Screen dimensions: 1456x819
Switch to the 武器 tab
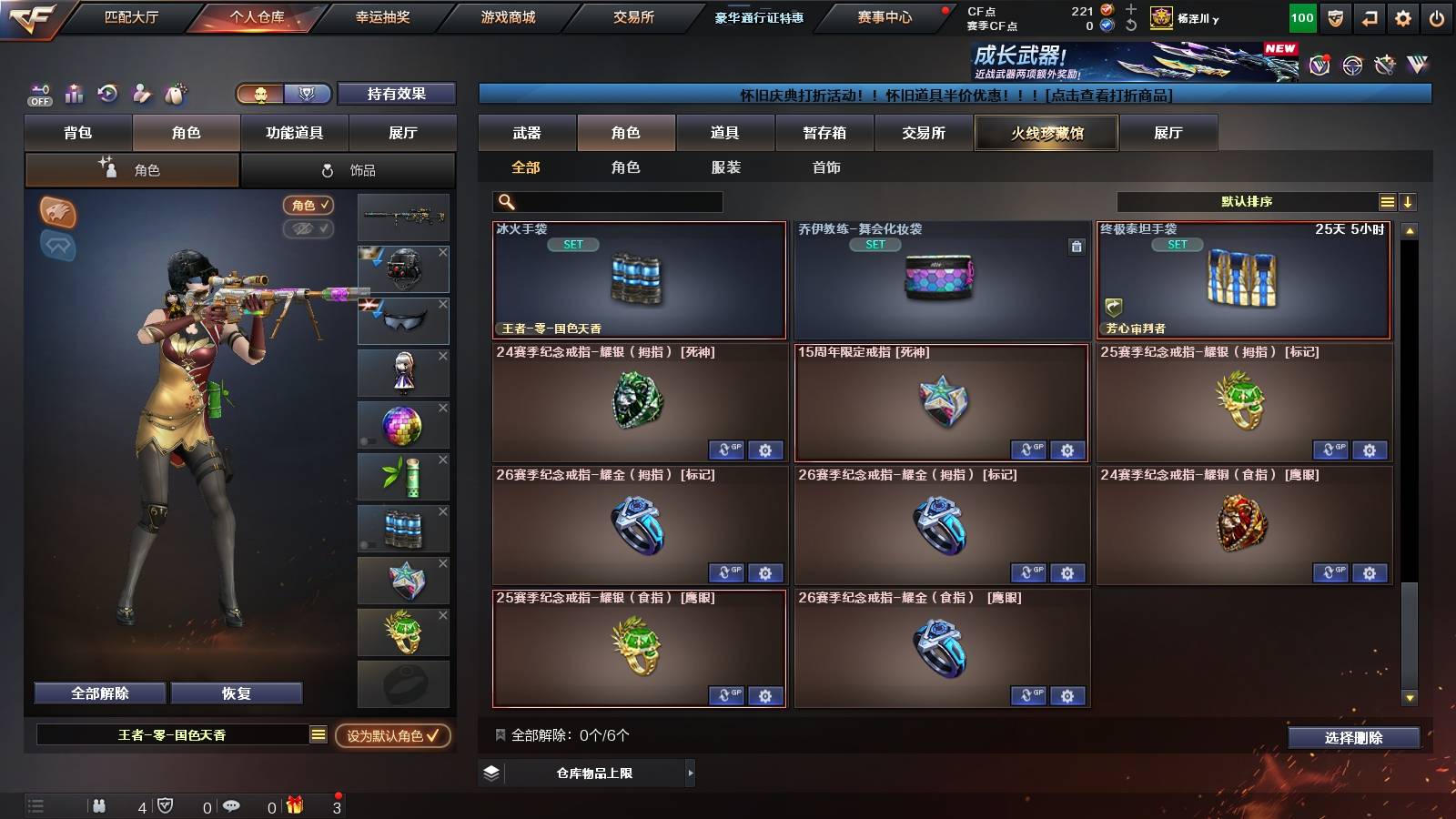527,133
